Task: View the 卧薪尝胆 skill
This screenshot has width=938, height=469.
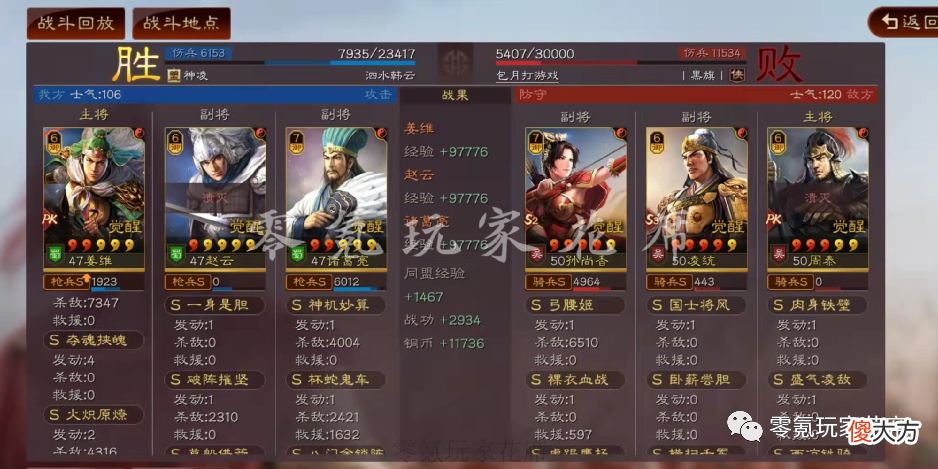Action: pyautogui.click(x=696, y=379)
